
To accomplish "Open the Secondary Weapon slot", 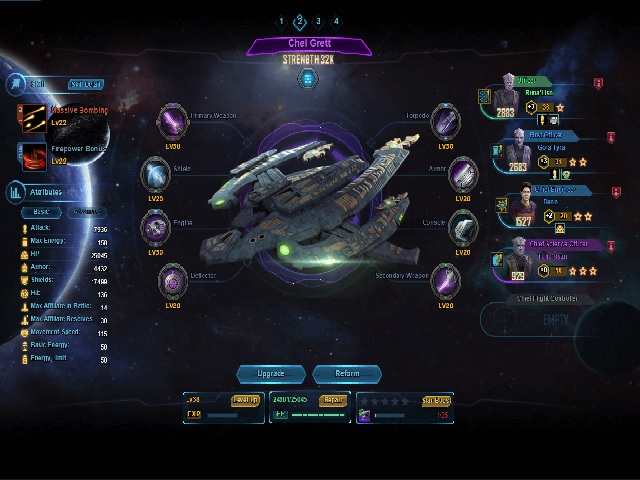I will coord(445,282).
